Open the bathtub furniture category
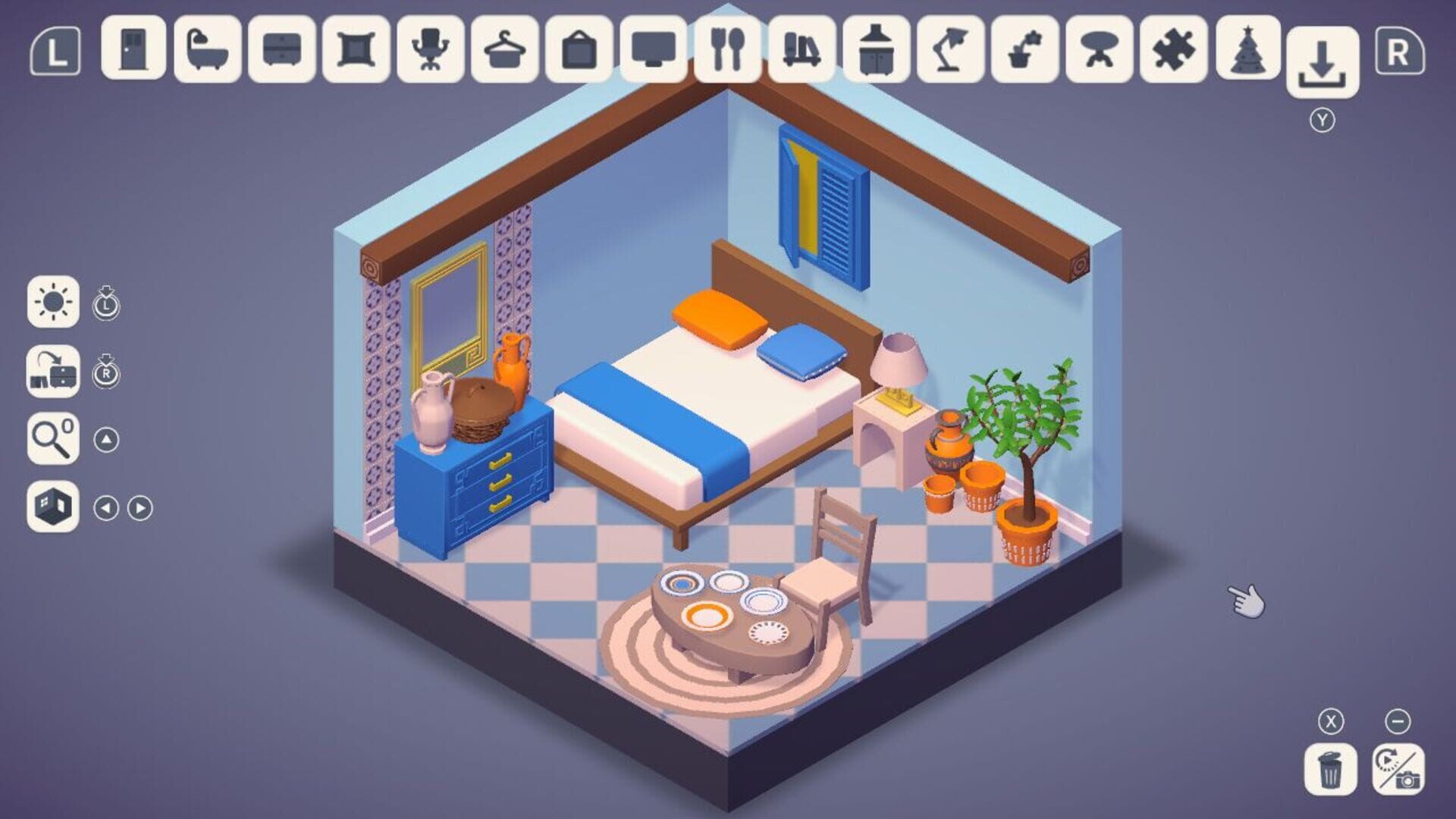 206,49
